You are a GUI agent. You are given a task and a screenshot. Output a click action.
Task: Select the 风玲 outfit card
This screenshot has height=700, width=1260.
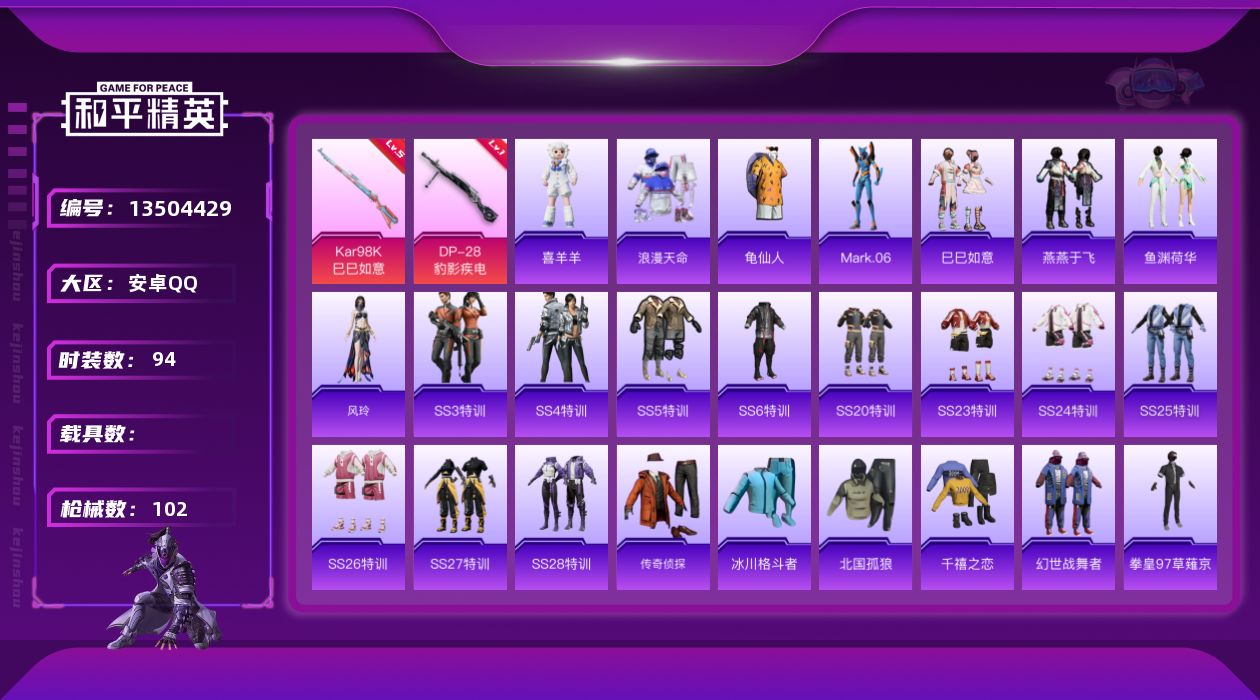click(x=358, y=364)
